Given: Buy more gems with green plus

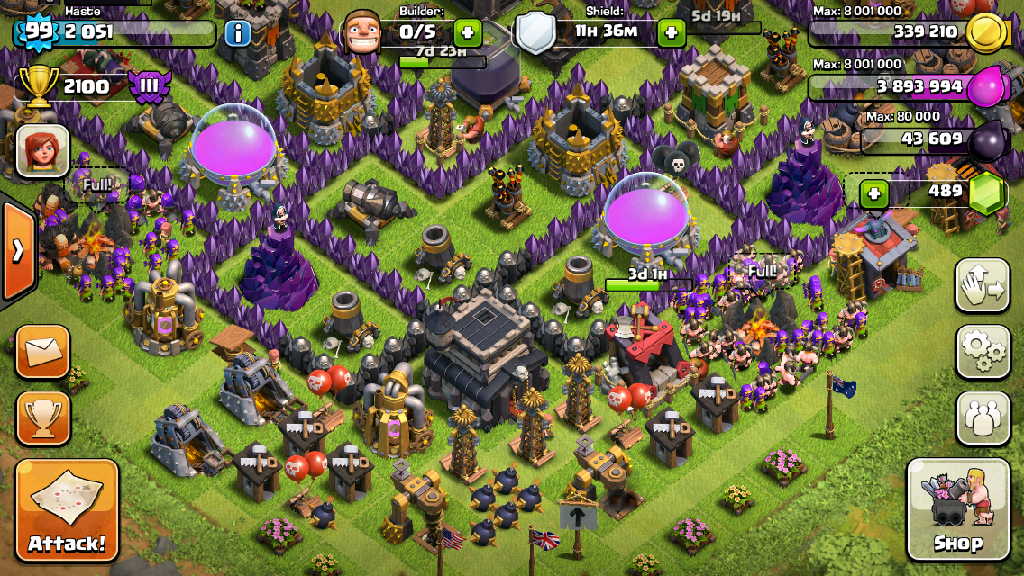Looking at the screenshot, I should coord(875,193).
